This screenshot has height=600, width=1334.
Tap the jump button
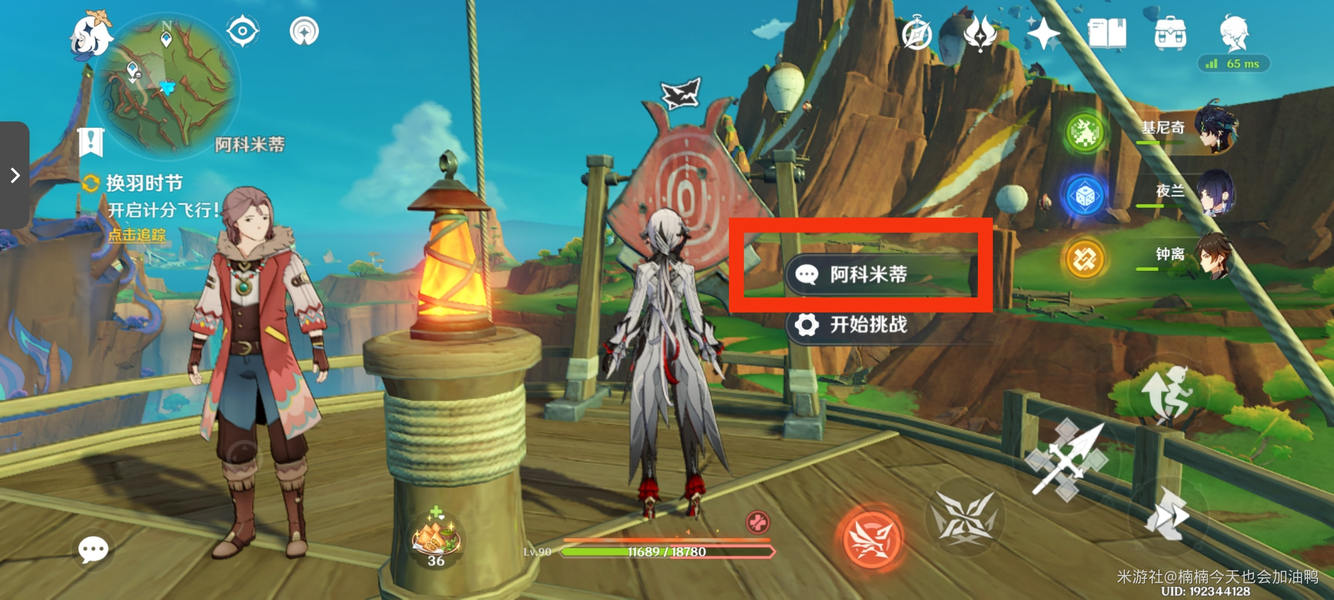(1166, 393)
